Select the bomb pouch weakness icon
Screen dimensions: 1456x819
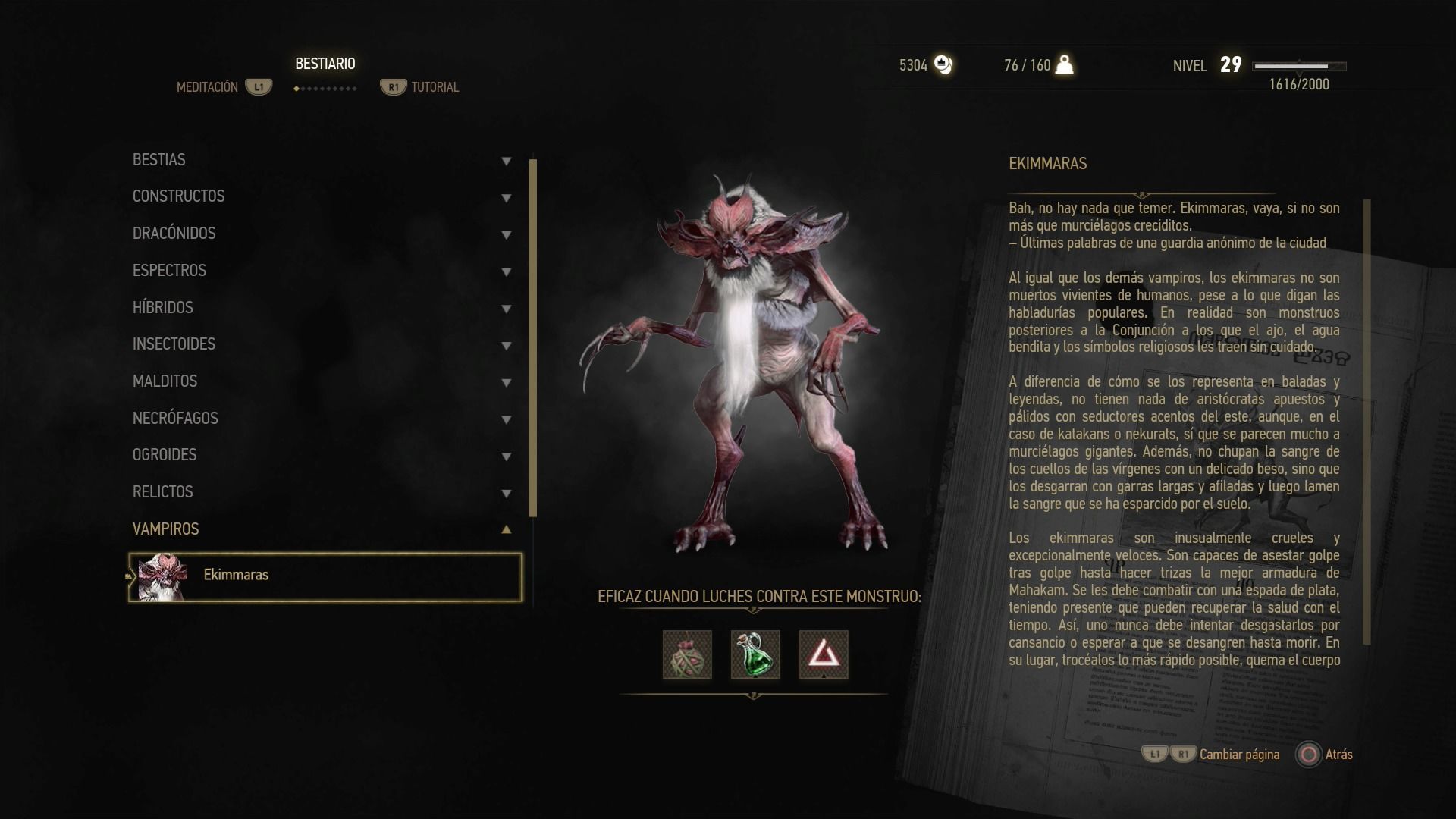point(687,655)
